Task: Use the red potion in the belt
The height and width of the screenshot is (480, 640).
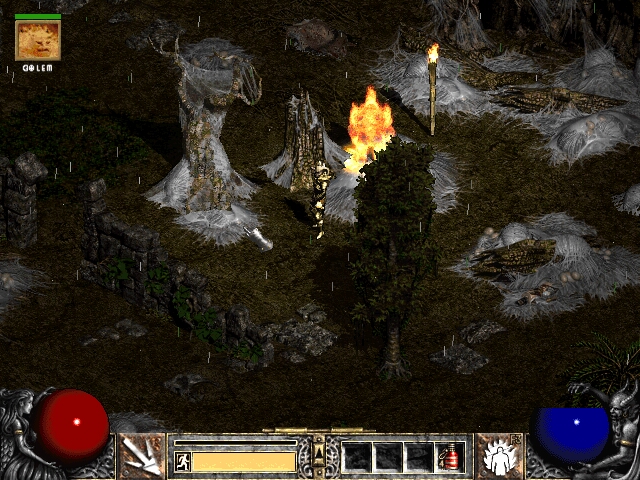Action: tap(449, 457)
